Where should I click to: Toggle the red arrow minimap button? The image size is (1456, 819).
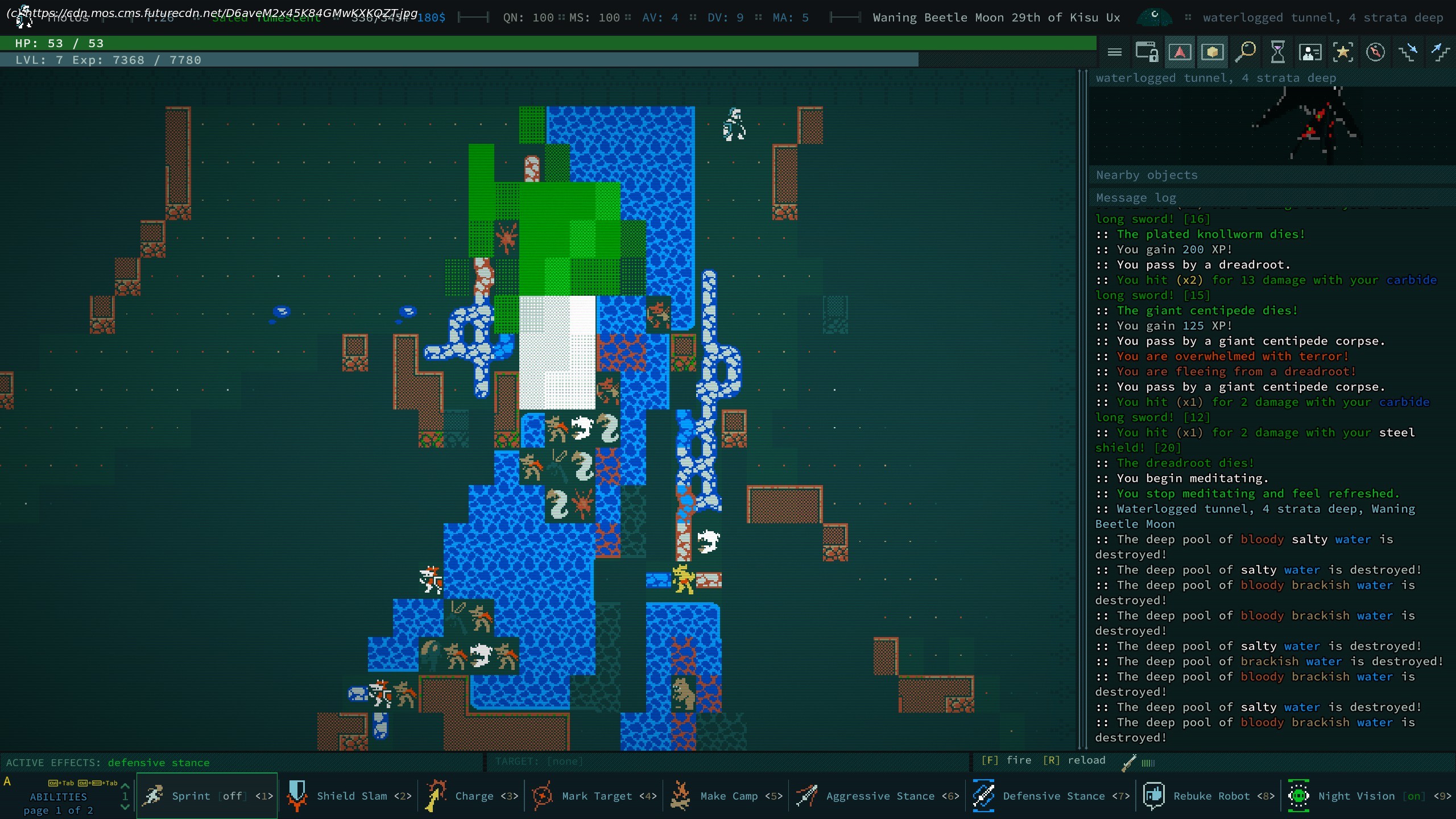(1180, 52)
